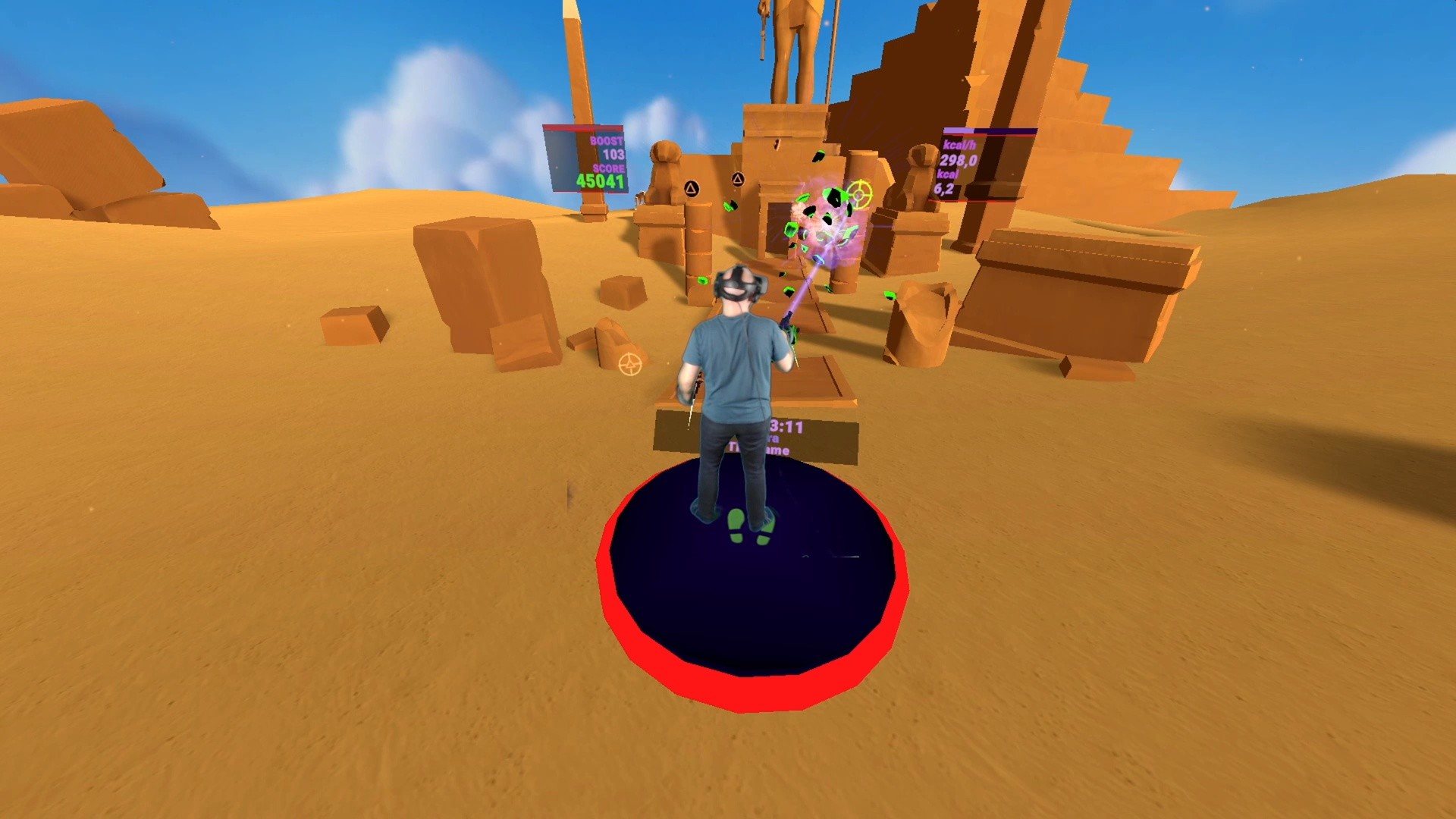The image size is (1456, 819).
Task: Click the crosshair marker on the sand
Action: (x=632, y=366)
